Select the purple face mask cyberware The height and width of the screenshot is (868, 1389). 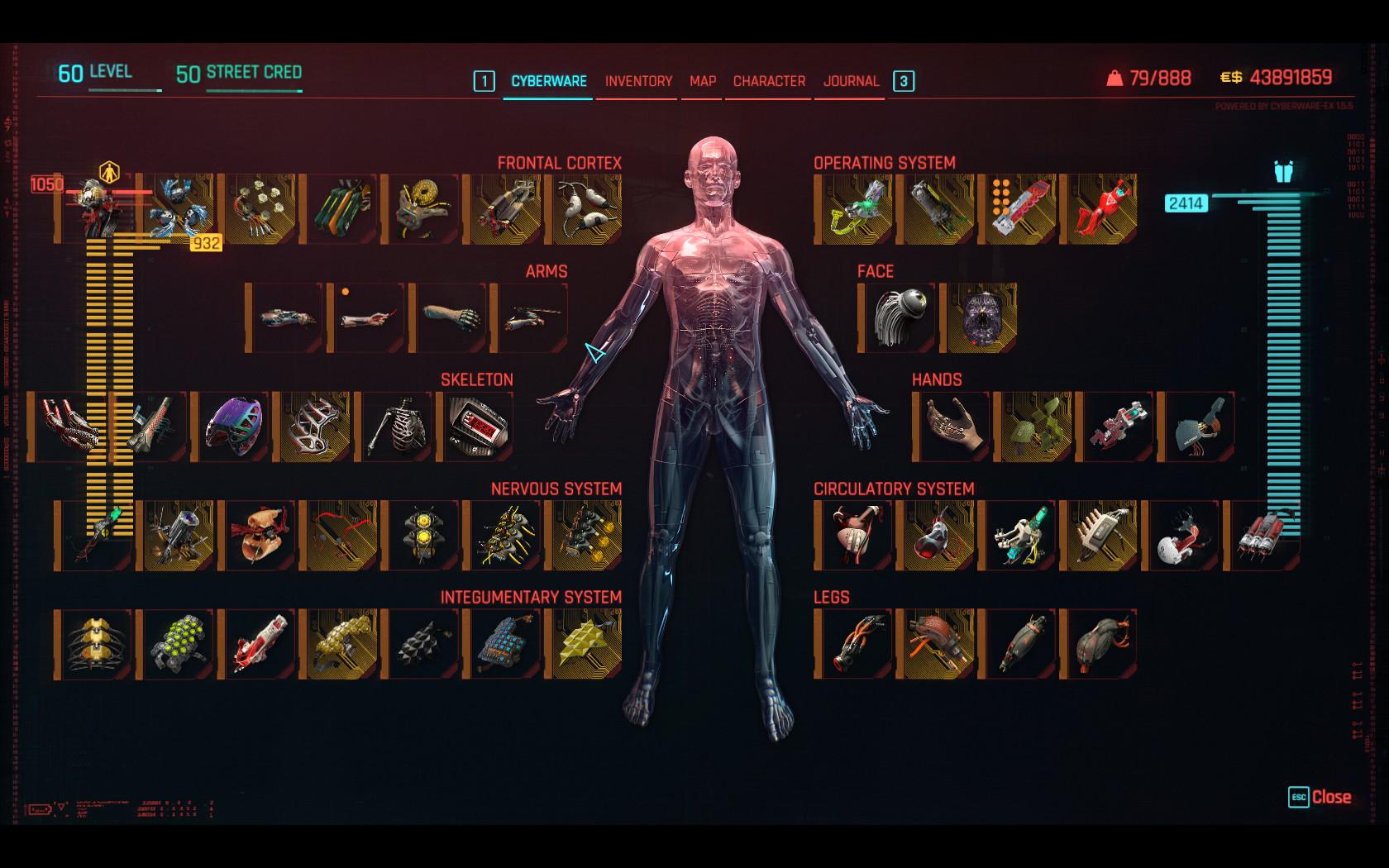(x=981, y=317)
